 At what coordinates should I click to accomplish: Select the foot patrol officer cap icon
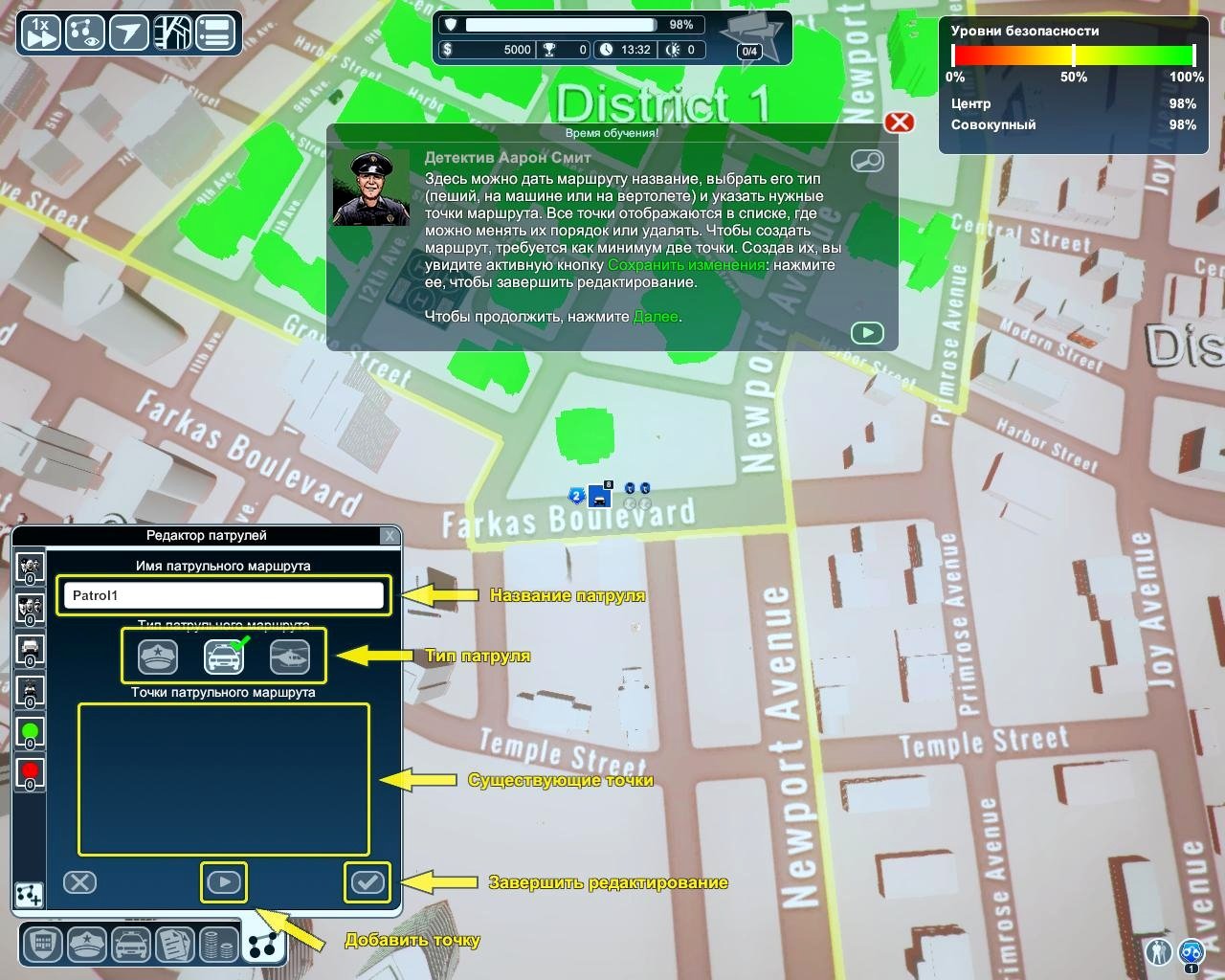[x=158, y=657]
